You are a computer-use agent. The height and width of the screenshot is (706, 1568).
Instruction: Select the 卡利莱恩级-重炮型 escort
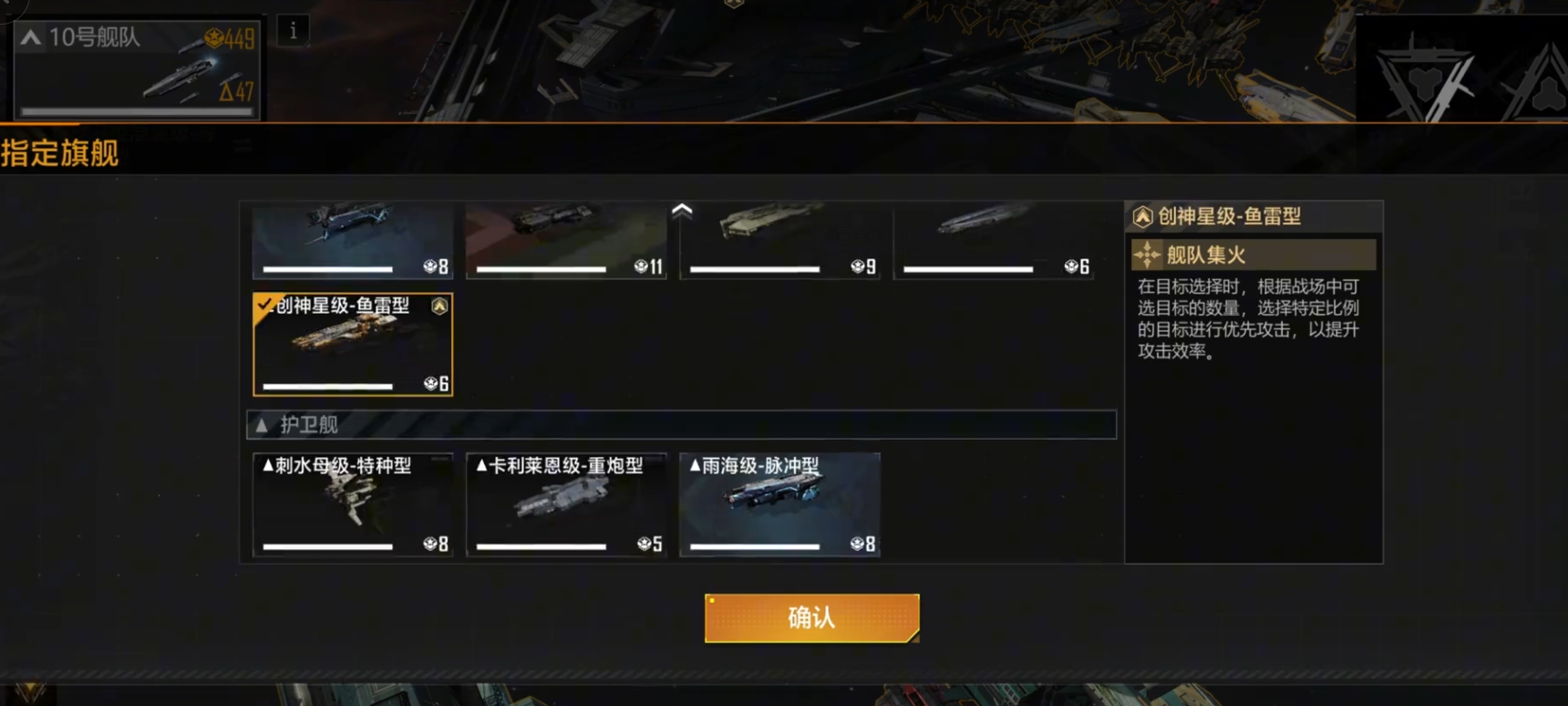point(566,504)
